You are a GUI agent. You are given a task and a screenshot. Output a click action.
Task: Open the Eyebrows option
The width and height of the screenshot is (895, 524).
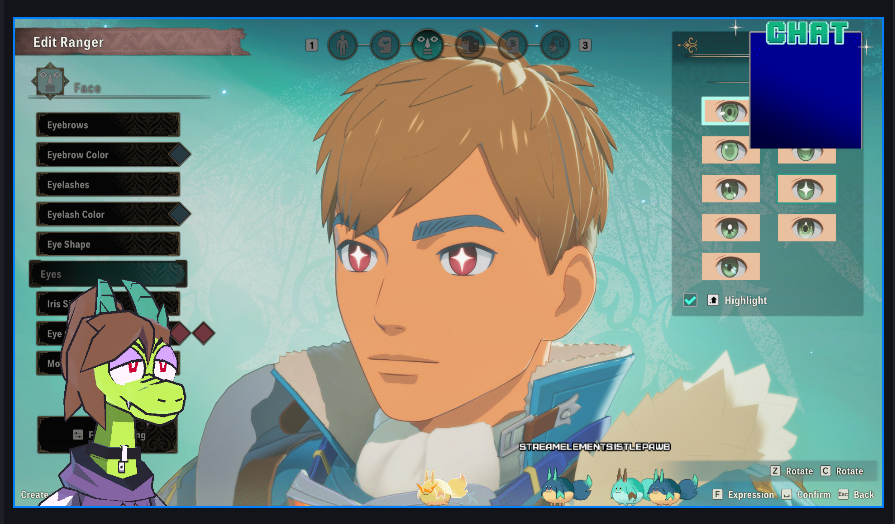(x=108, y=125)
